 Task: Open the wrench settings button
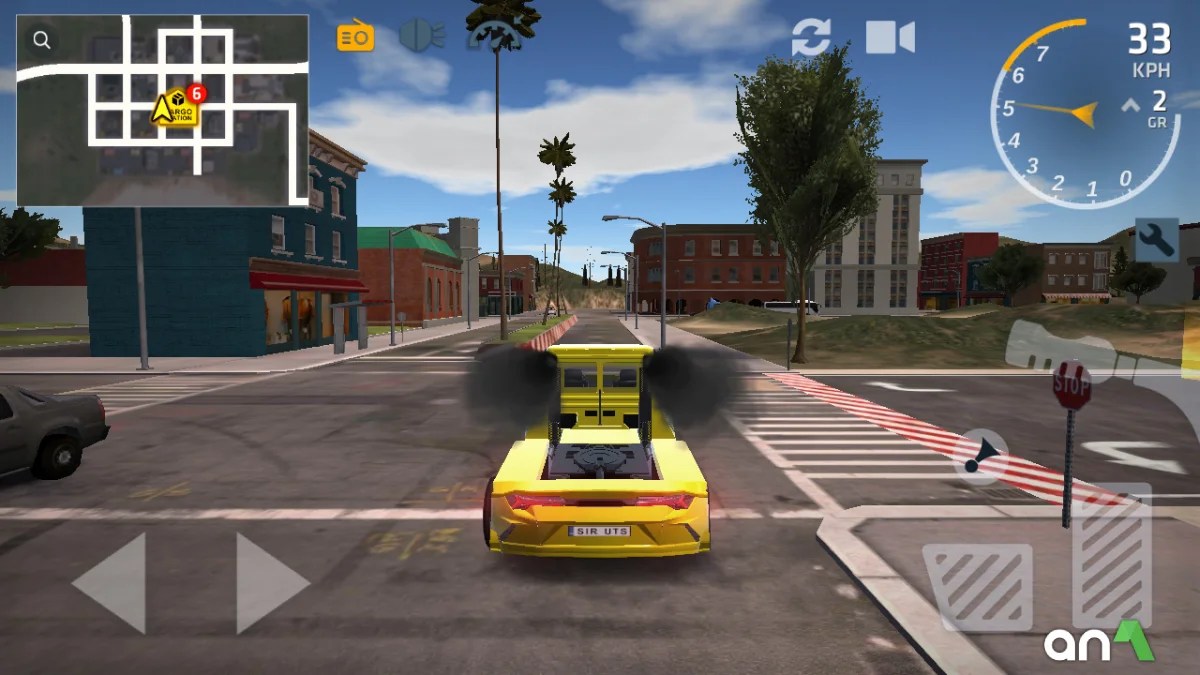pyautogui.click(x=1156, y=240)
